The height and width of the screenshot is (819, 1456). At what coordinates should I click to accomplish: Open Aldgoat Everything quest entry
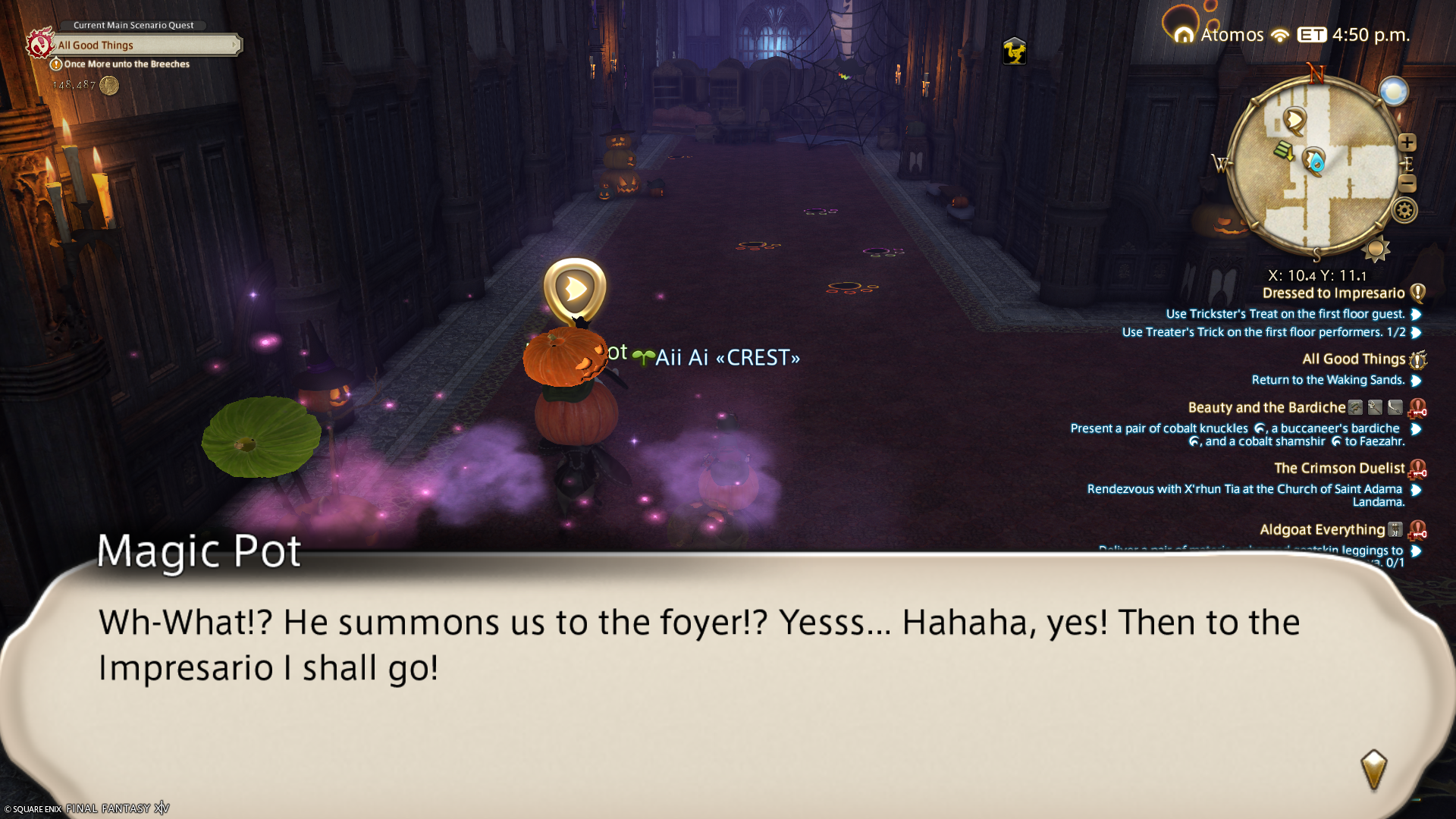1322,530
